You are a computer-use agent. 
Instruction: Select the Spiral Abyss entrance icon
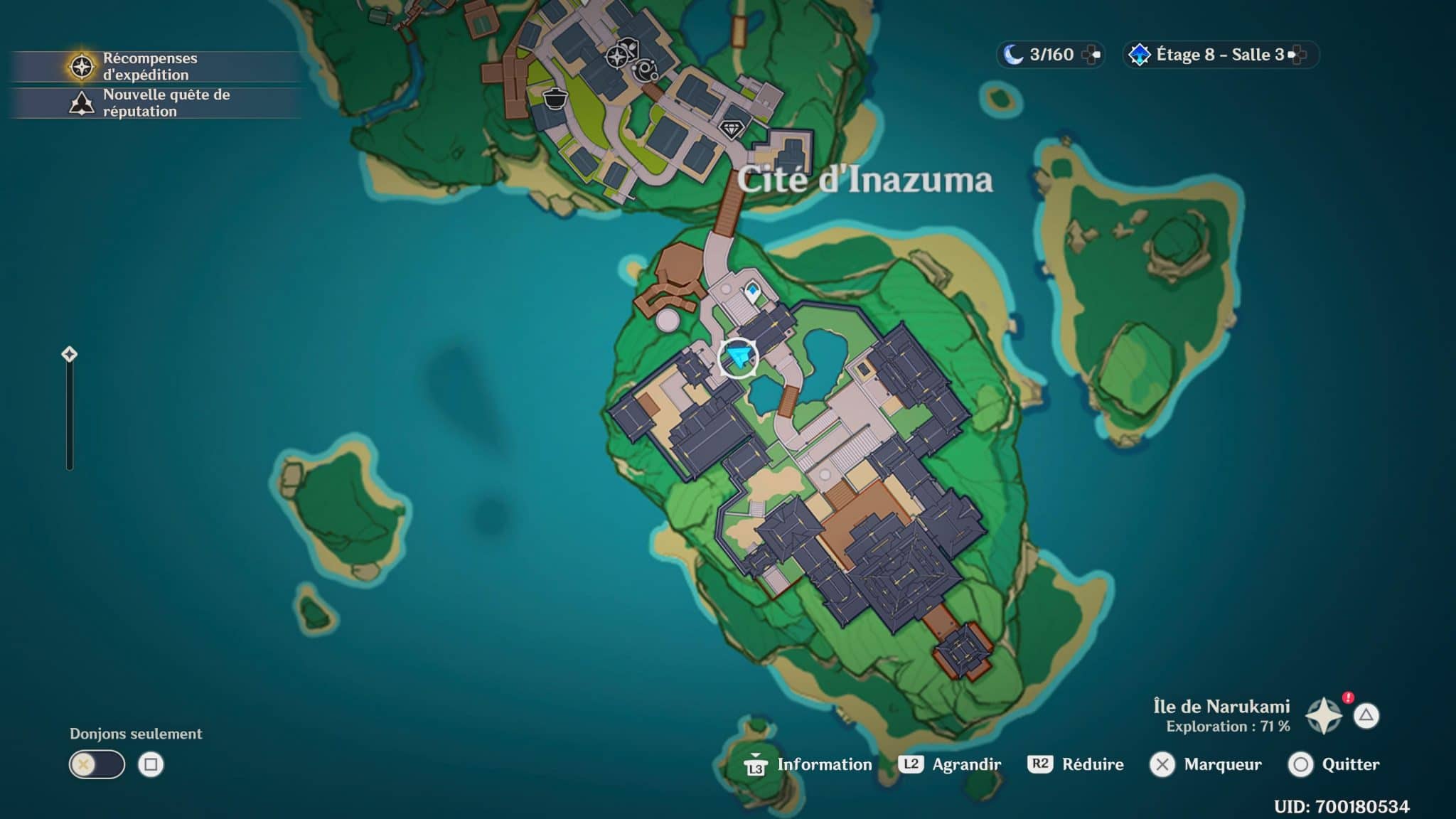(1139, 55)
